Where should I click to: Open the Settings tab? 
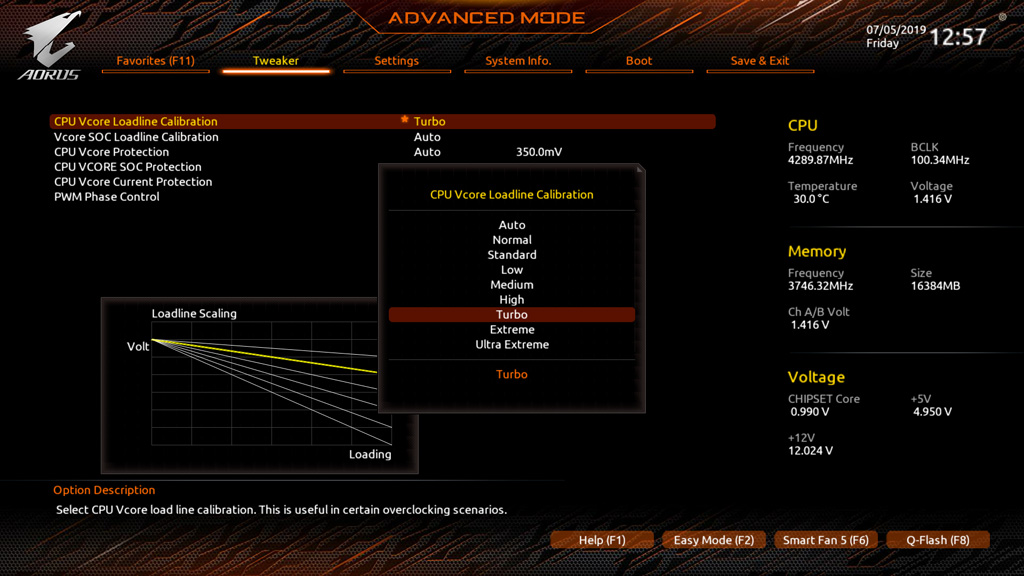(396, 61)
